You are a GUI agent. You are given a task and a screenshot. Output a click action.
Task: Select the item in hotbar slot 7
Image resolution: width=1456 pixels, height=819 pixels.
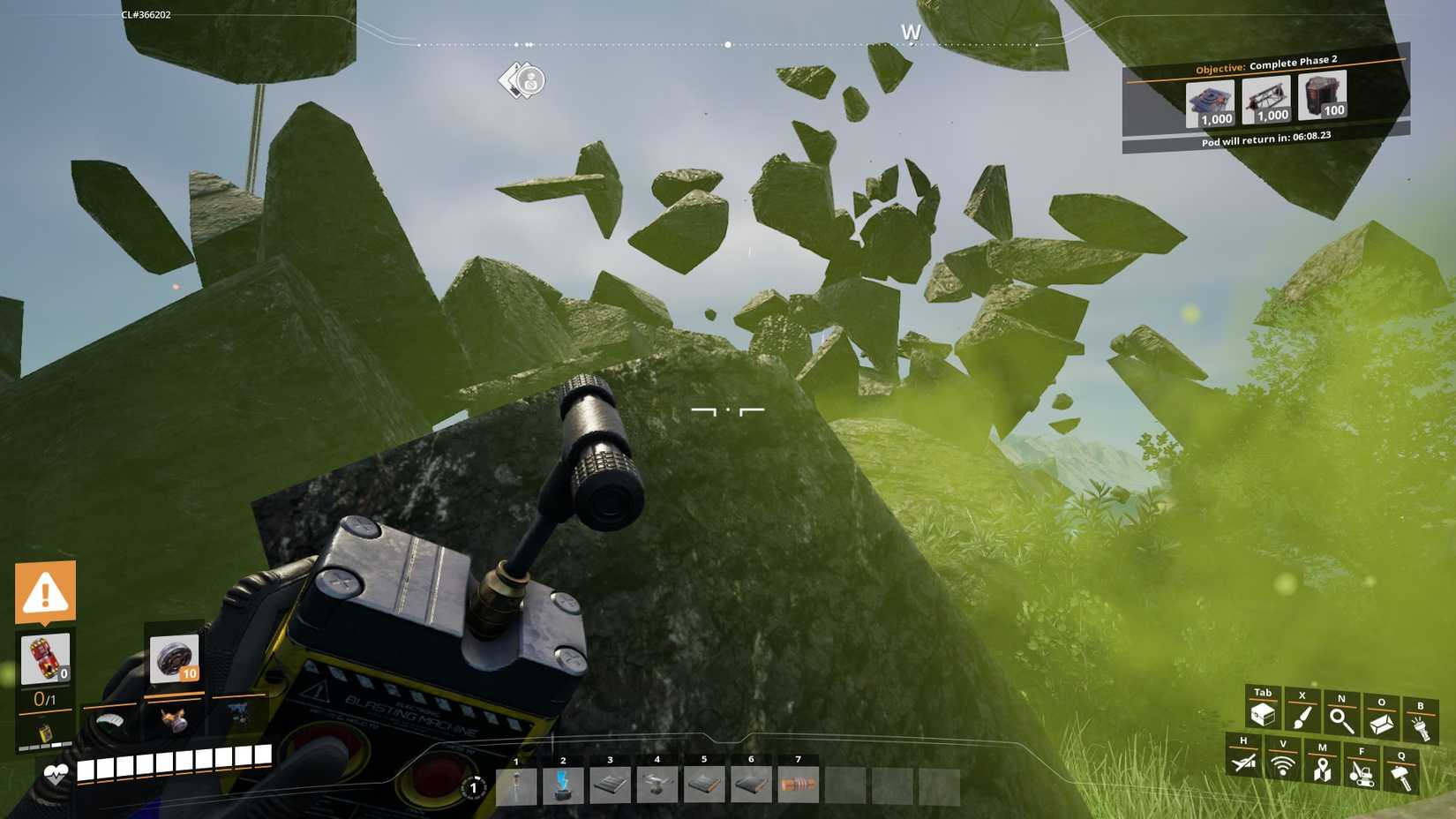(798, 785)
